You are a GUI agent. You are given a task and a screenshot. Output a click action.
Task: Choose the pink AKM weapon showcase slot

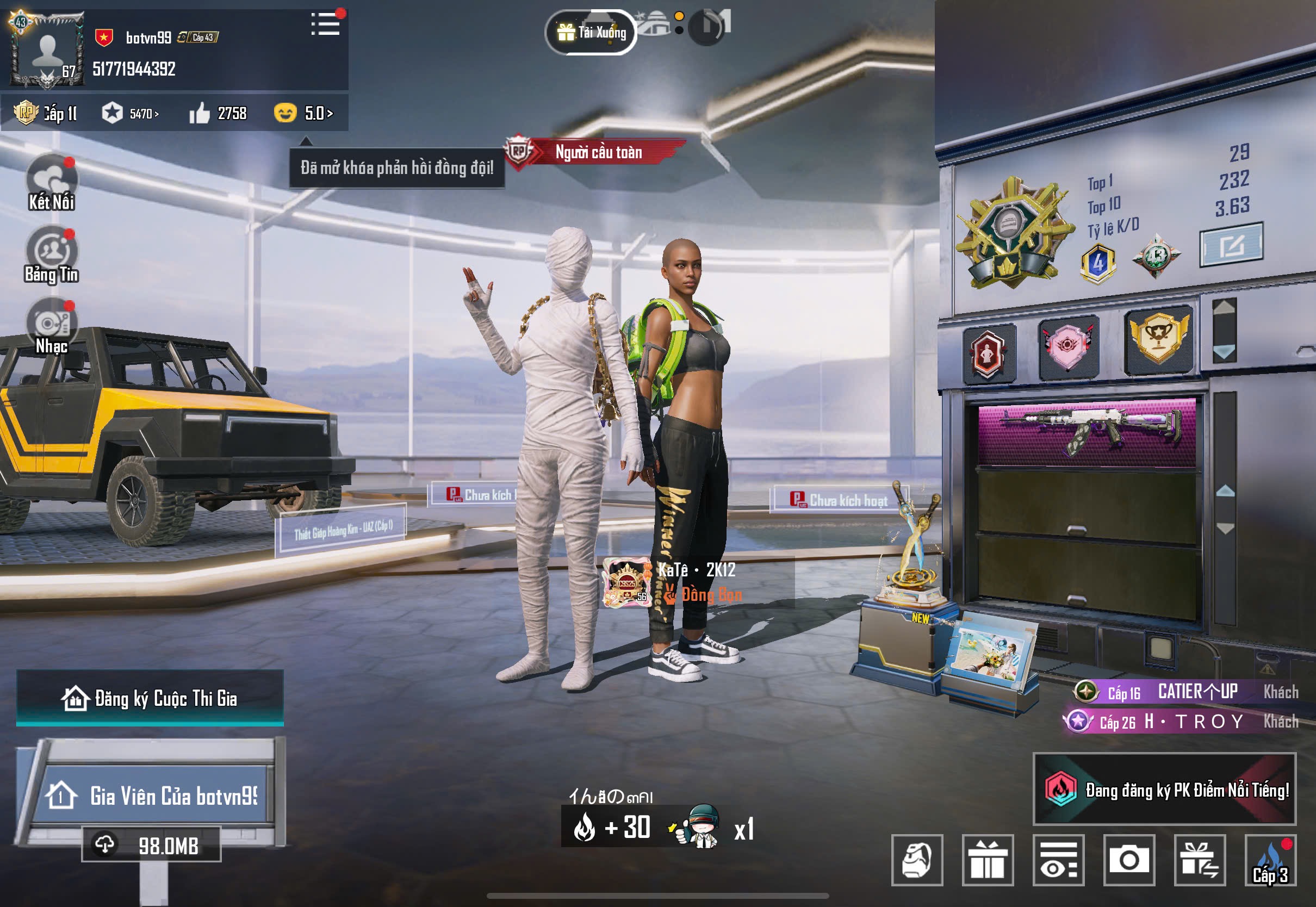(x=1087, y=432)
